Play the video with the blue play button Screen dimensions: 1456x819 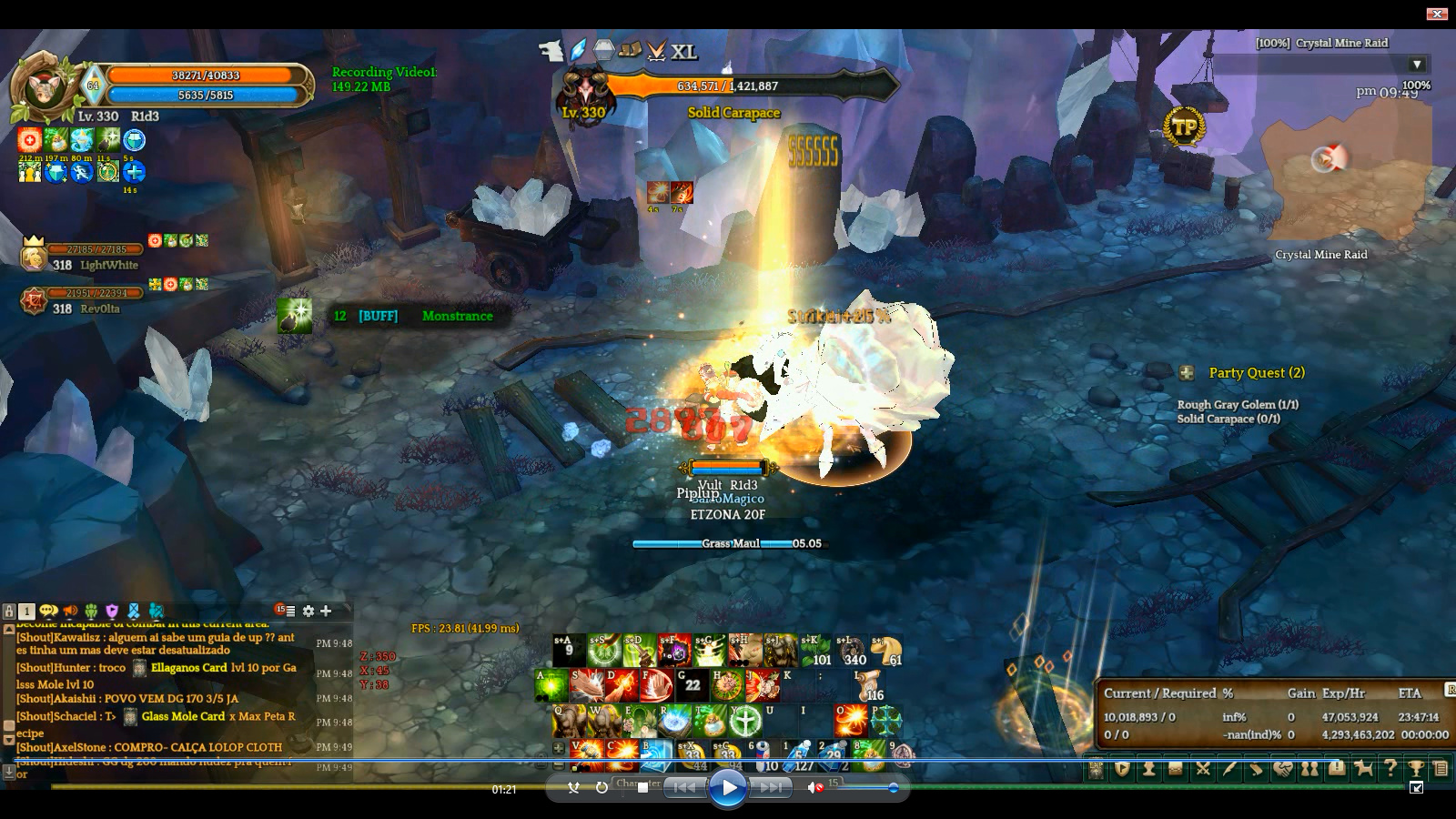pyautogui.click(x=727, y=788)
